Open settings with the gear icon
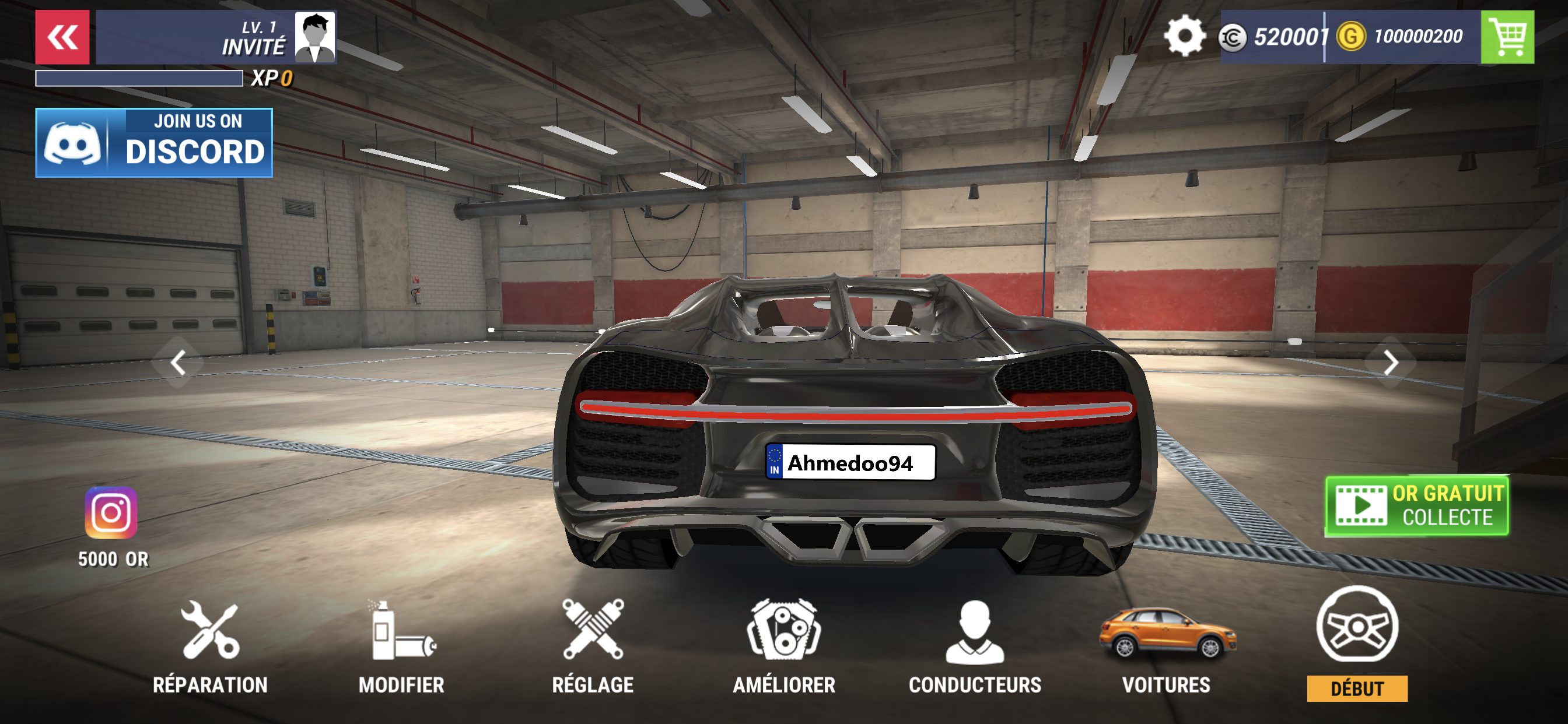The width and height of the screenshot is (1568, 724). 1184,37
